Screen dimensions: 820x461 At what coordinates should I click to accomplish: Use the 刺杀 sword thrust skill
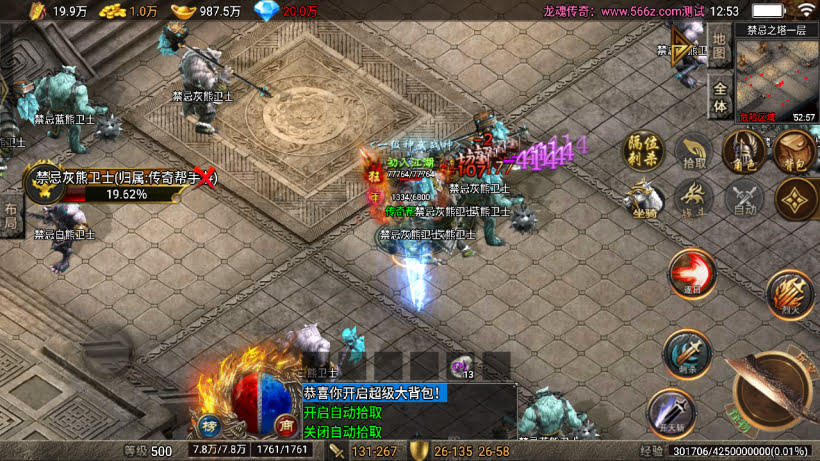688,354
